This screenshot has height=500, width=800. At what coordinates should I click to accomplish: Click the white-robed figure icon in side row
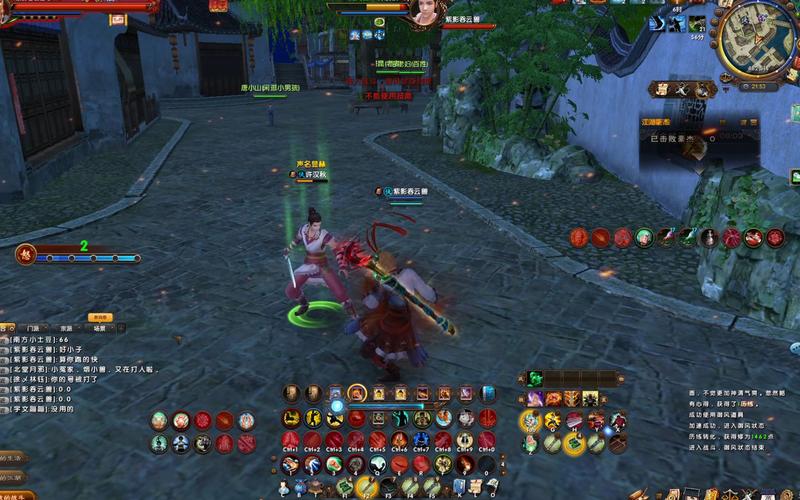pyautogui.click(x=710, y=237)
